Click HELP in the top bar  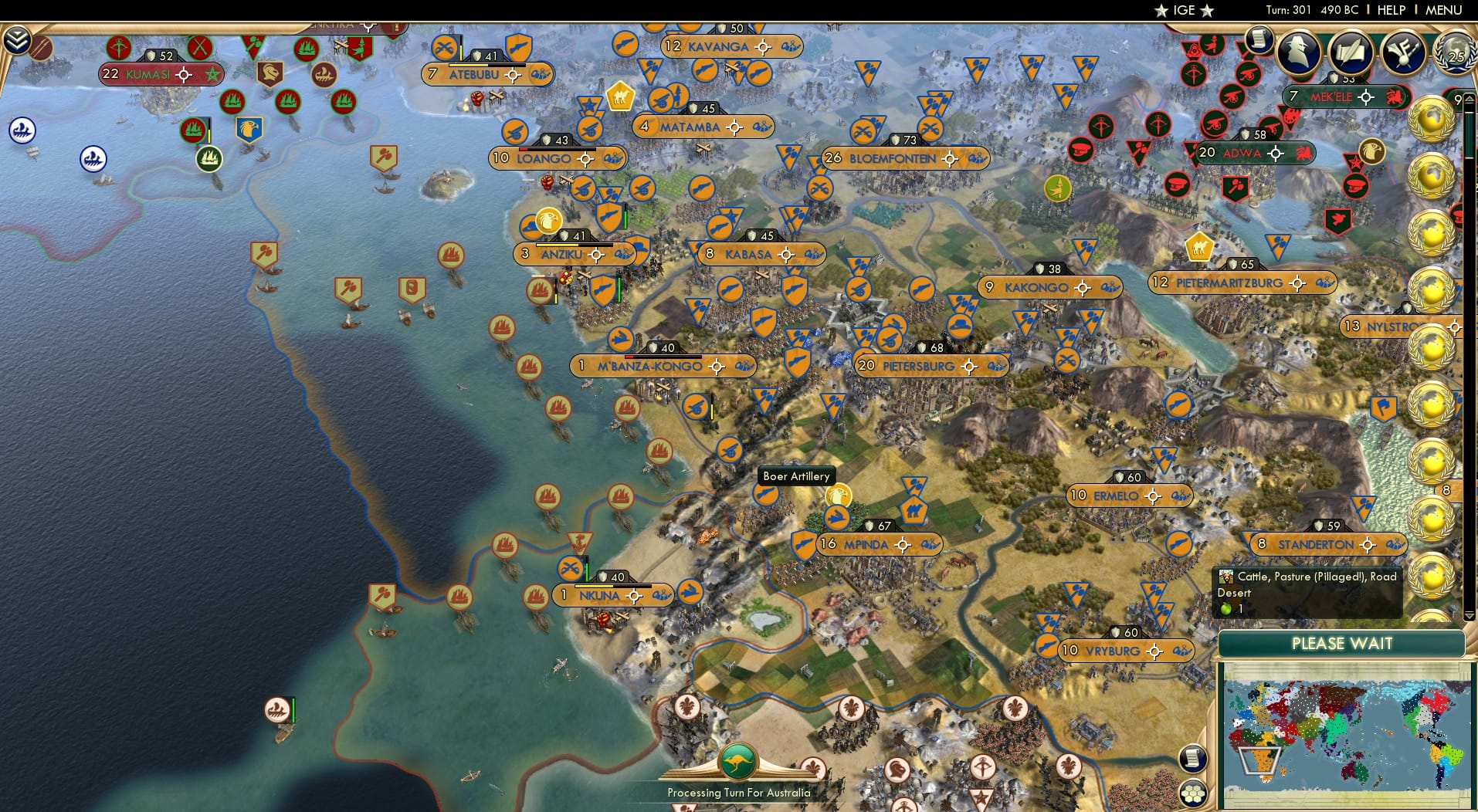pyautogui.click(x=1390, y=11)
